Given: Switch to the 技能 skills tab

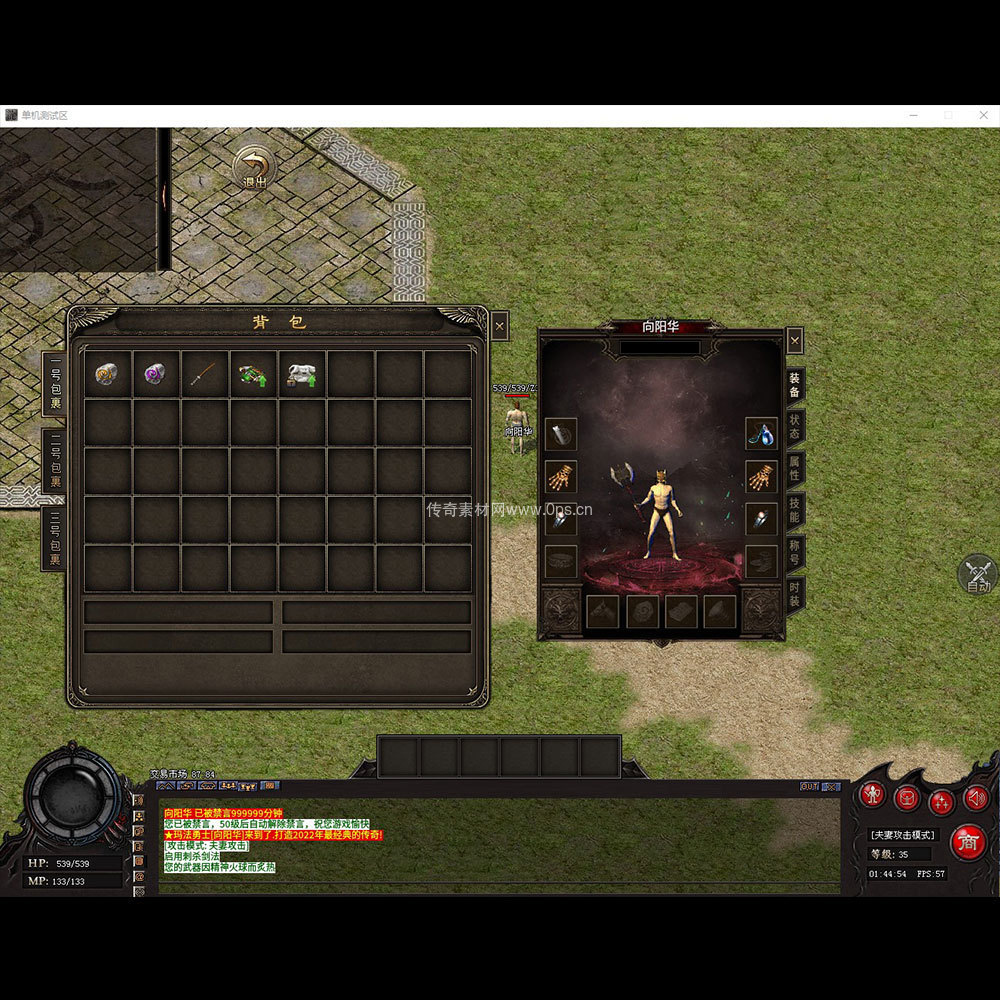Looking at the screenshot, I should [794, 510].
